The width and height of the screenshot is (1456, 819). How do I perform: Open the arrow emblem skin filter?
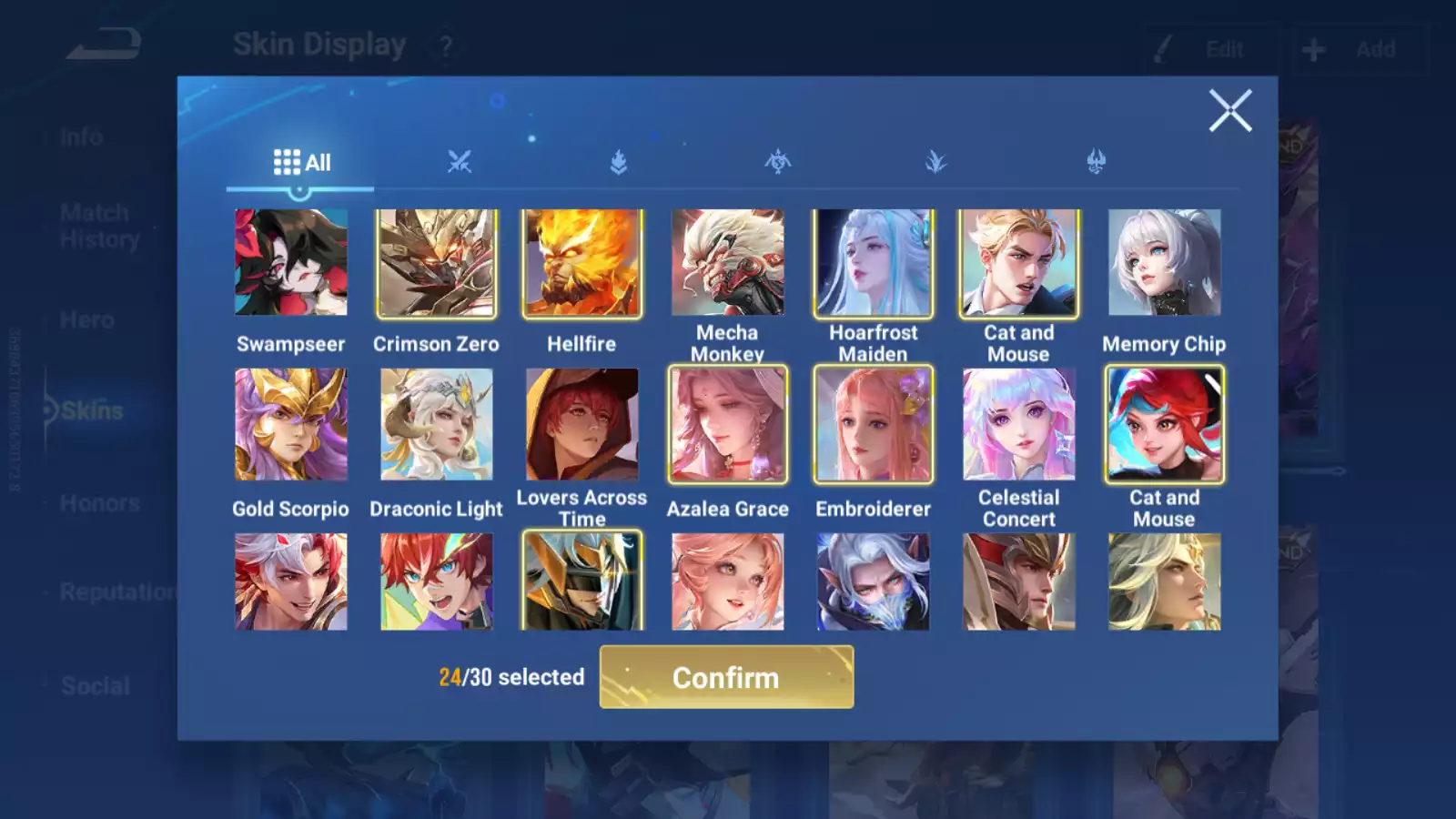pos(620,162)
